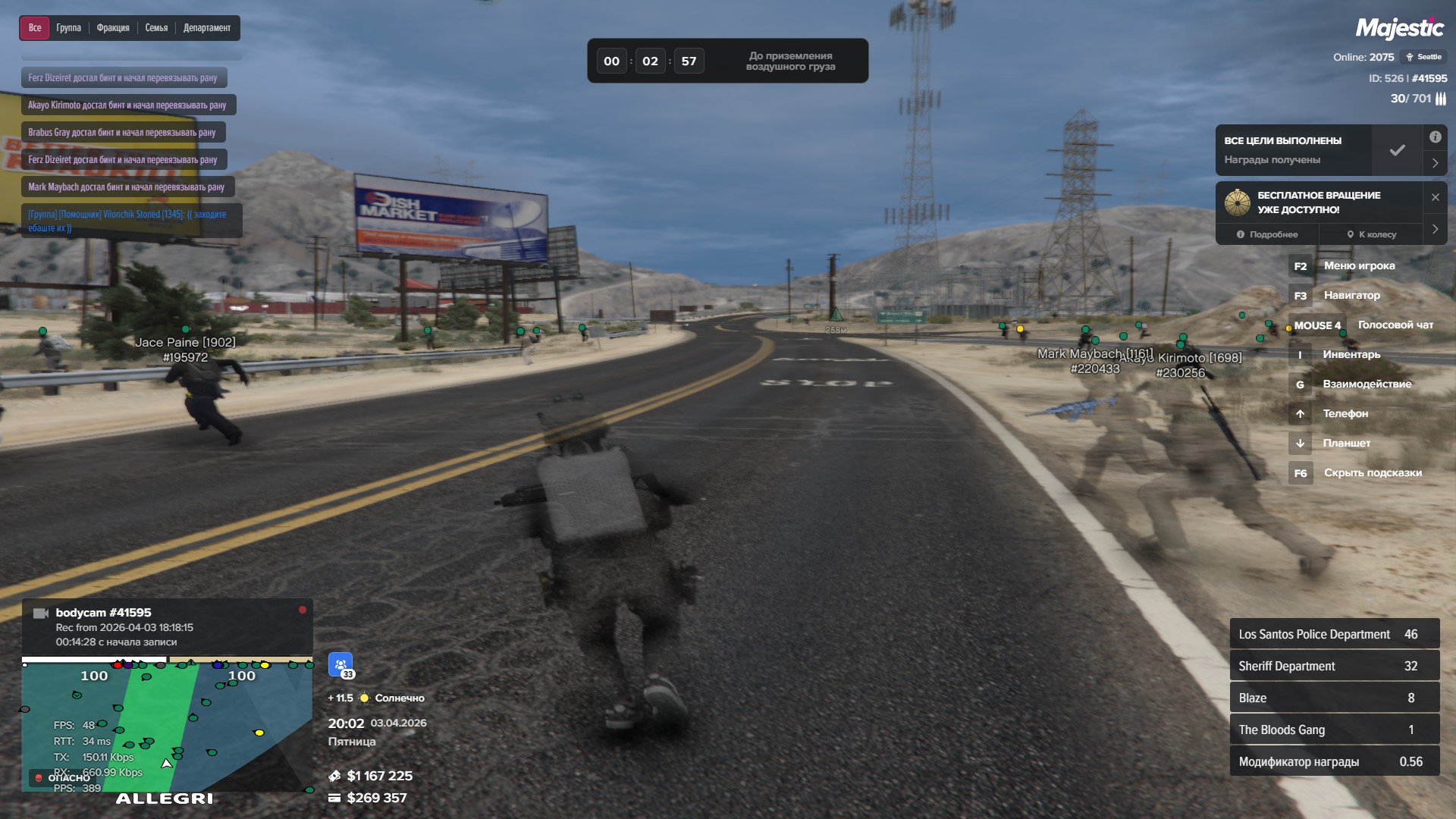
Task: Open the Группа chat tab
Action: coord(68,28)
